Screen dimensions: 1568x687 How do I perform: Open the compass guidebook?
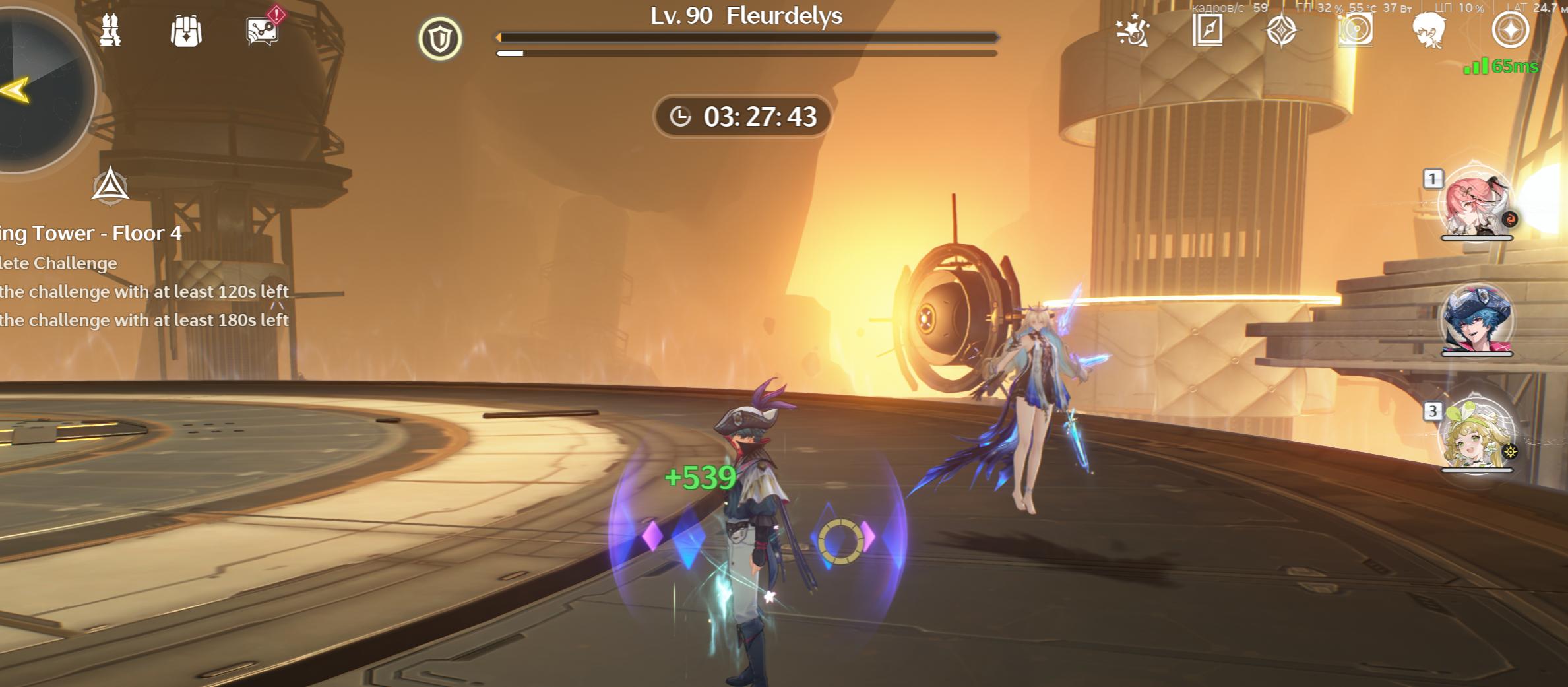click(1207, 30)
